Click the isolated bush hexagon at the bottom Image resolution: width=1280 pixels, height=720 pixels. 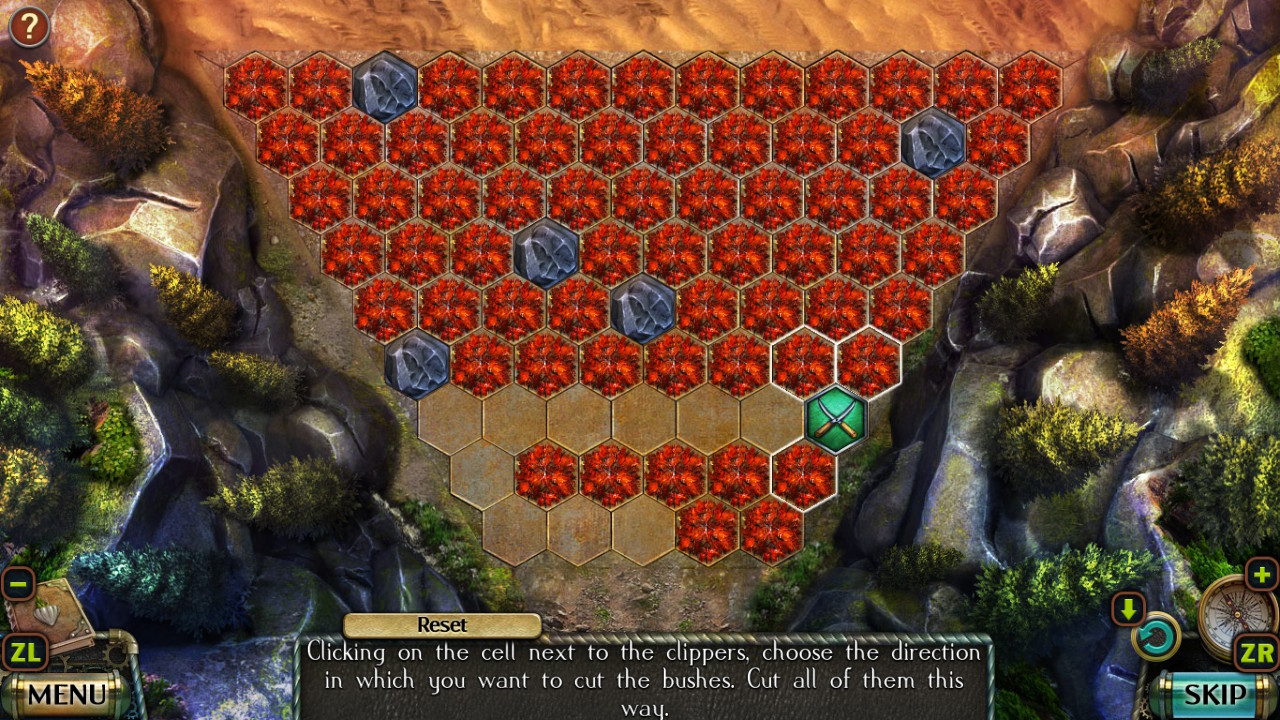pyautogui.click(x=708, y=530)
